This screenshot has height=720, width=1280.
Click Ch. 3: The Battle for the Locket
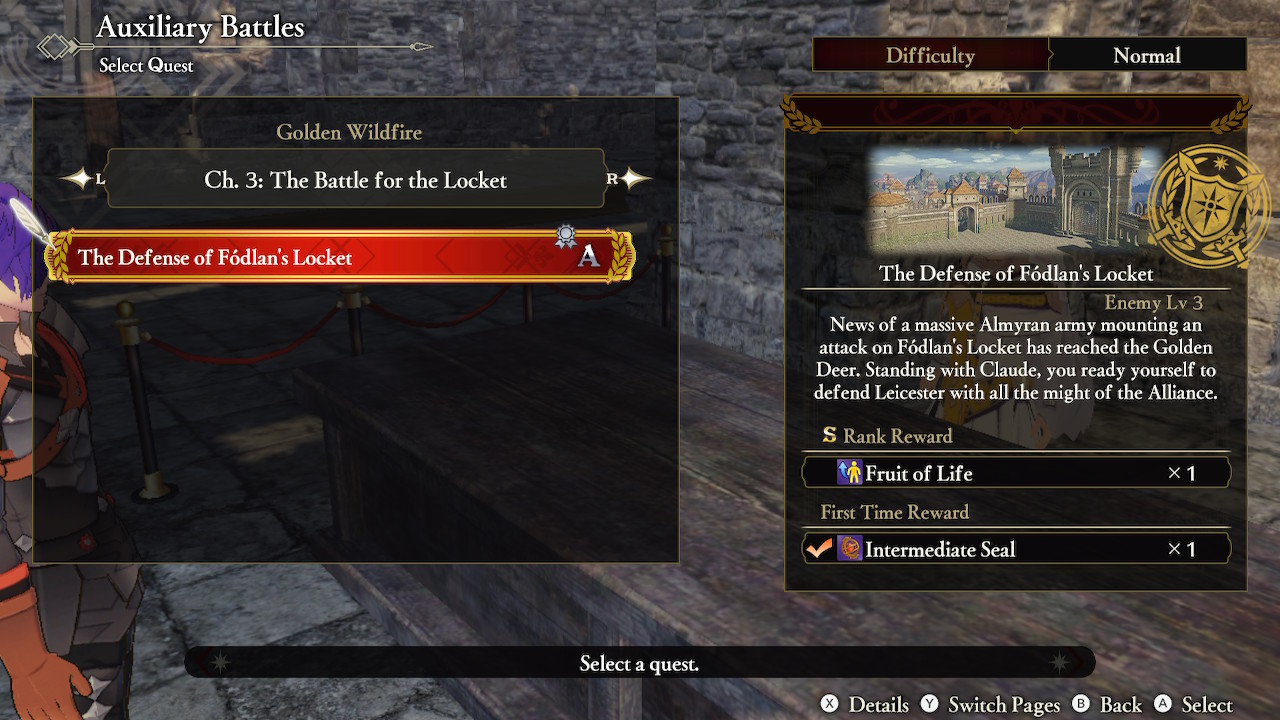click(x=355, y=180)
